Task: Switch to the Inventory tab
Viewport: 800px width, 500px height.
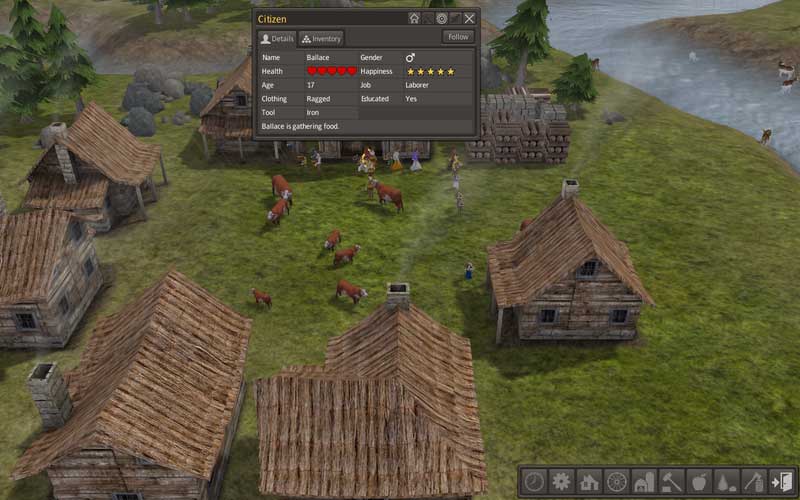Action: point(321,38)
